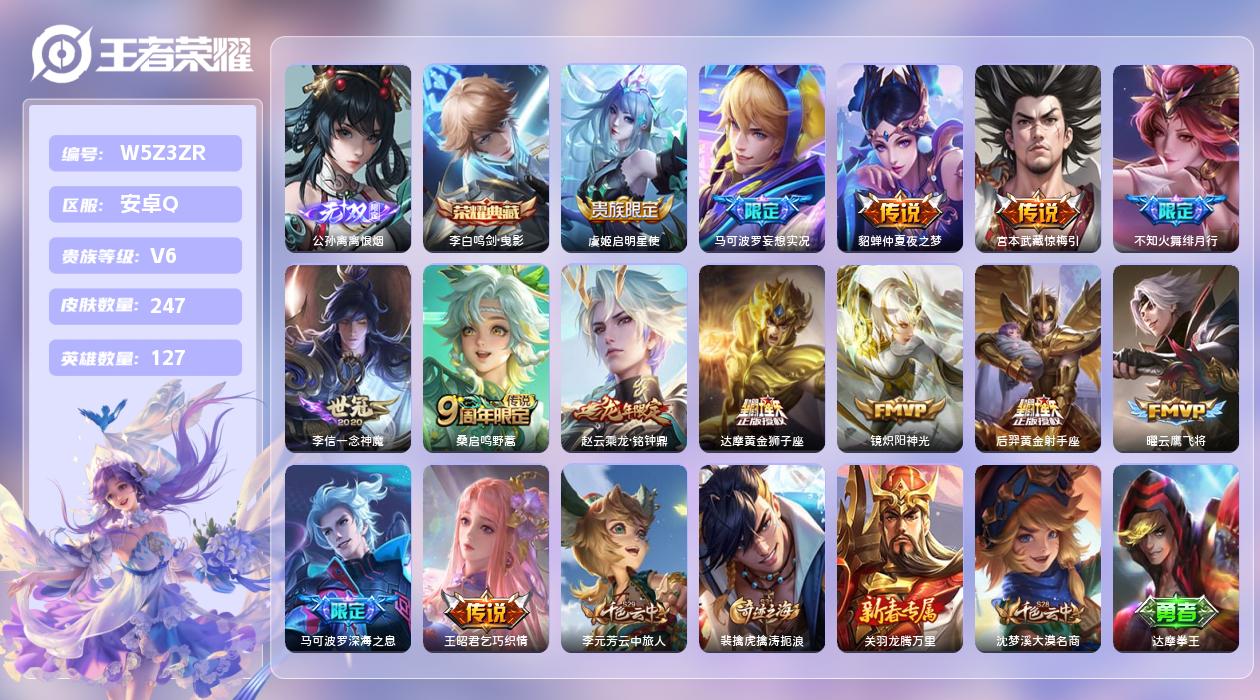1260x700 pixels.
Task: Click the 赵云乘龙·铭钟鼎 skin card
Action: (x=624, y=358)
